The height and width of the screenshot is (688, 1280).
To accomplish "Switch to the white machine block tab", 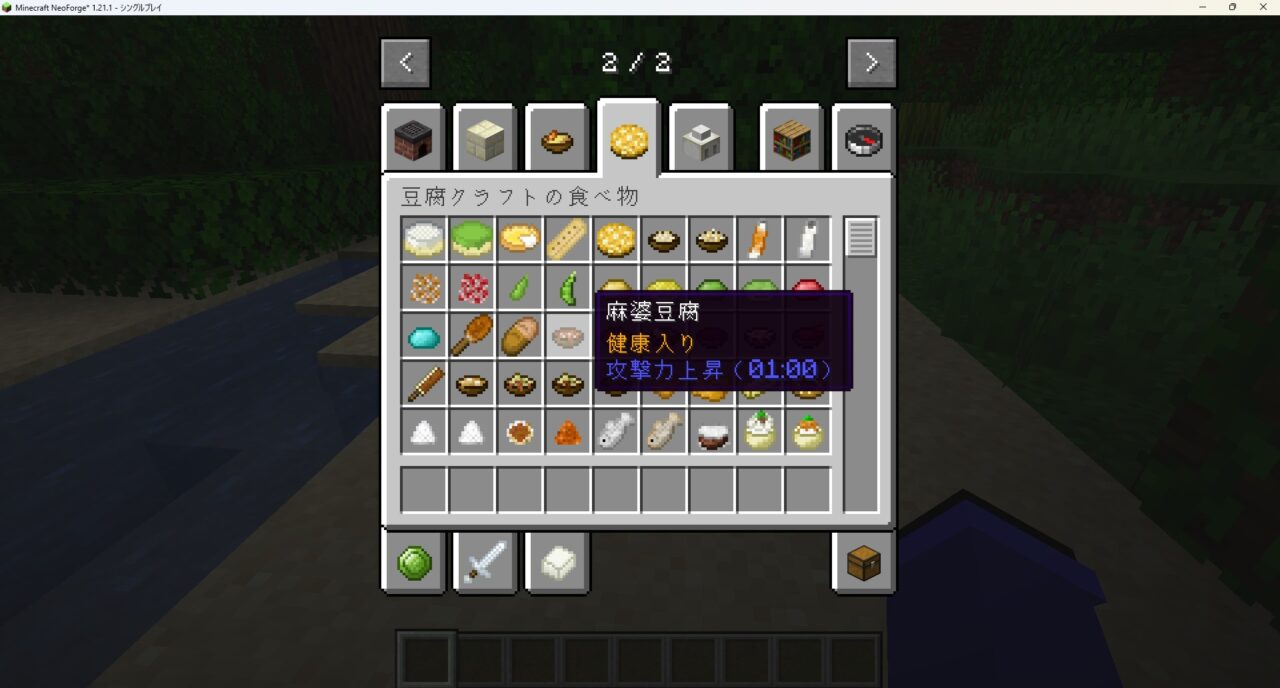I will [x=701, y=141].
